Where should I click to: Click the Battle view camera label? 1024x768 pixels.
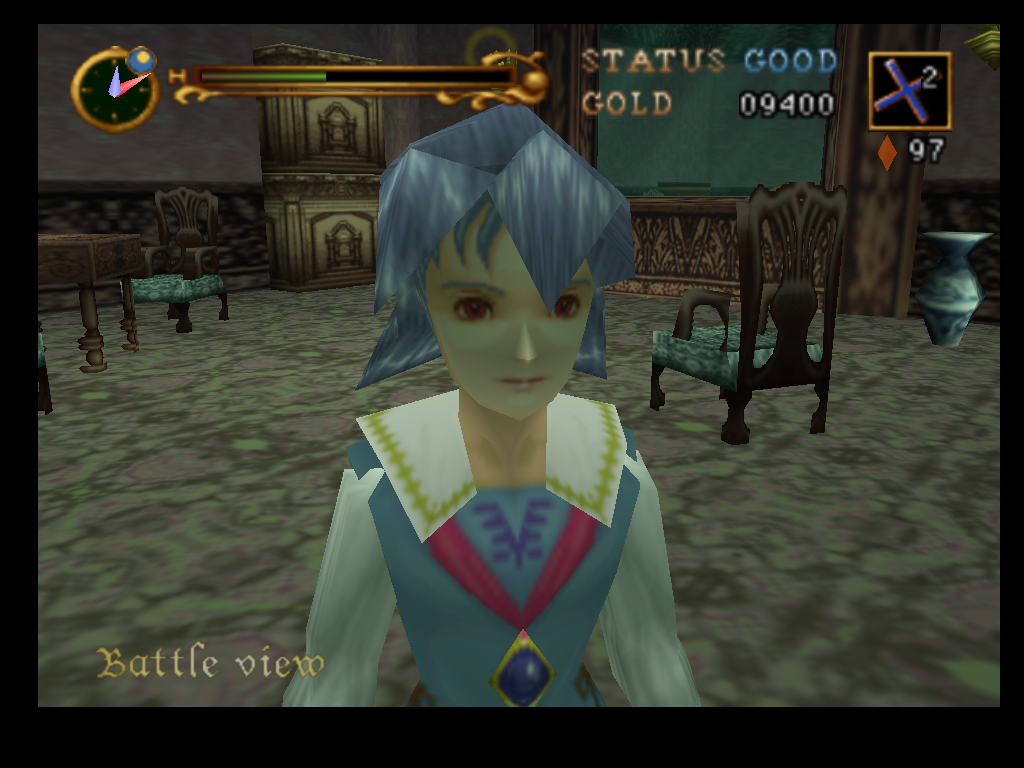(x=211, y=663)
